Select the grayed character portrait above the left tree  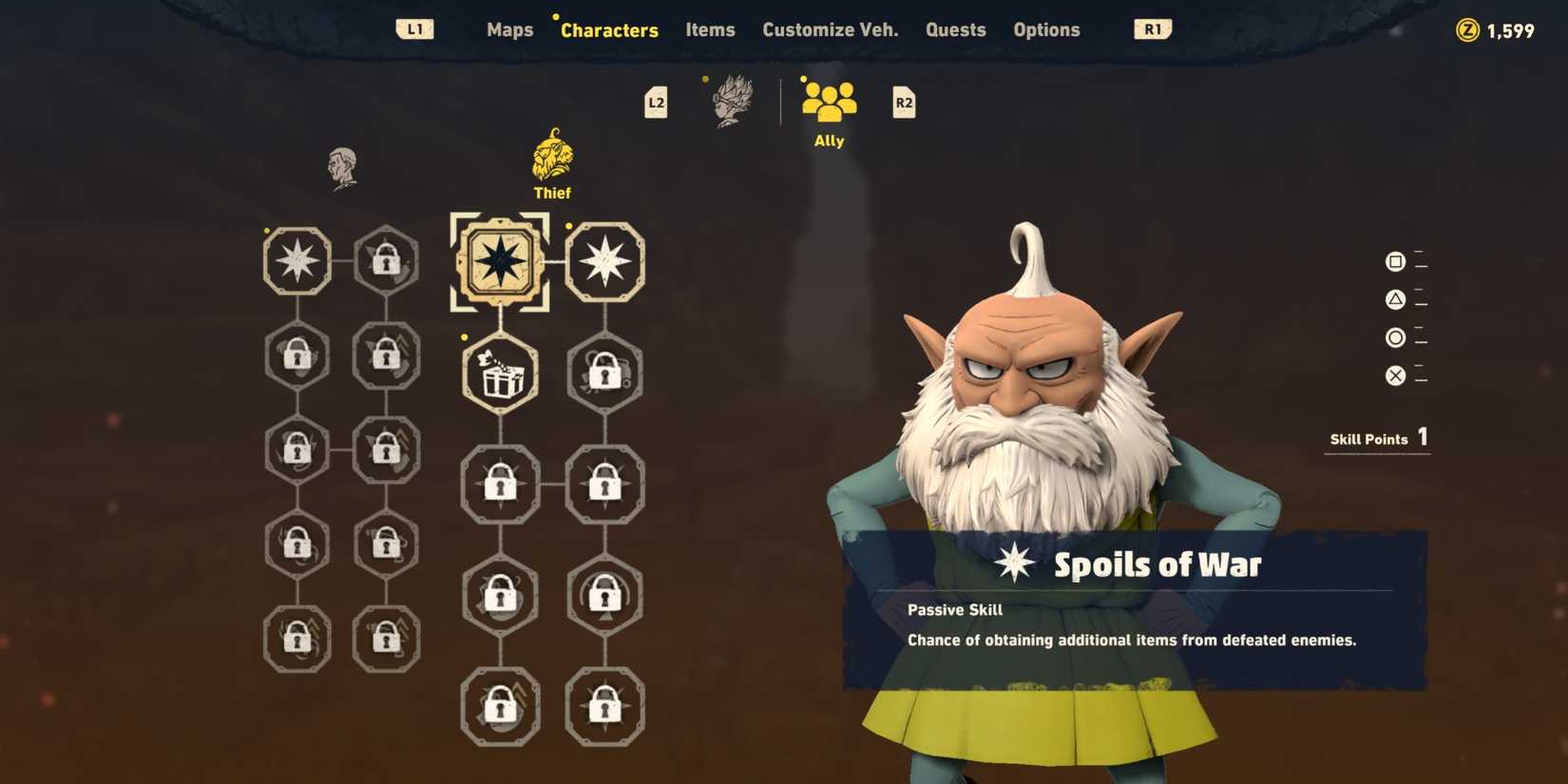(x=342, y=166)
